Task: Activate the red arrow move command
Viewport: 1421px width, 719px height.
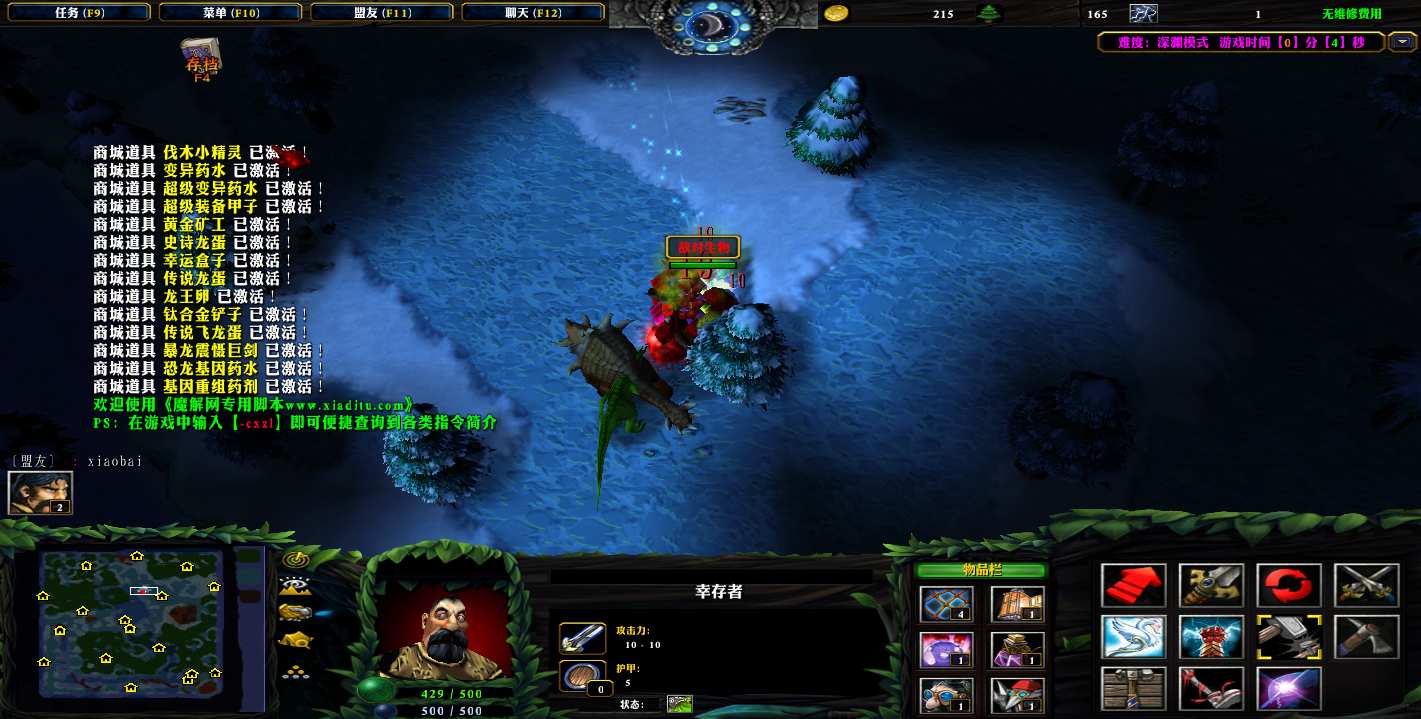Action: coord(1134,586)
